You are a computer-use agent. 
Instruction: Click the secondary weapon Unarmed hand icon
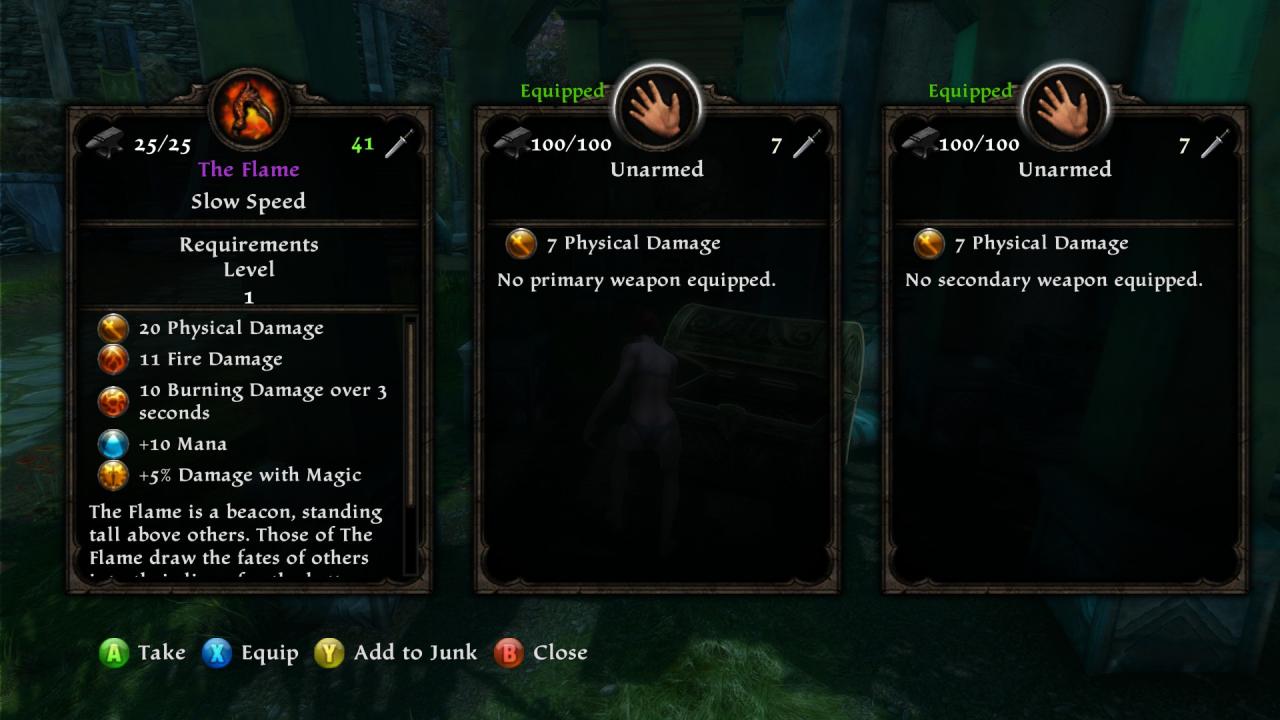1065,108
